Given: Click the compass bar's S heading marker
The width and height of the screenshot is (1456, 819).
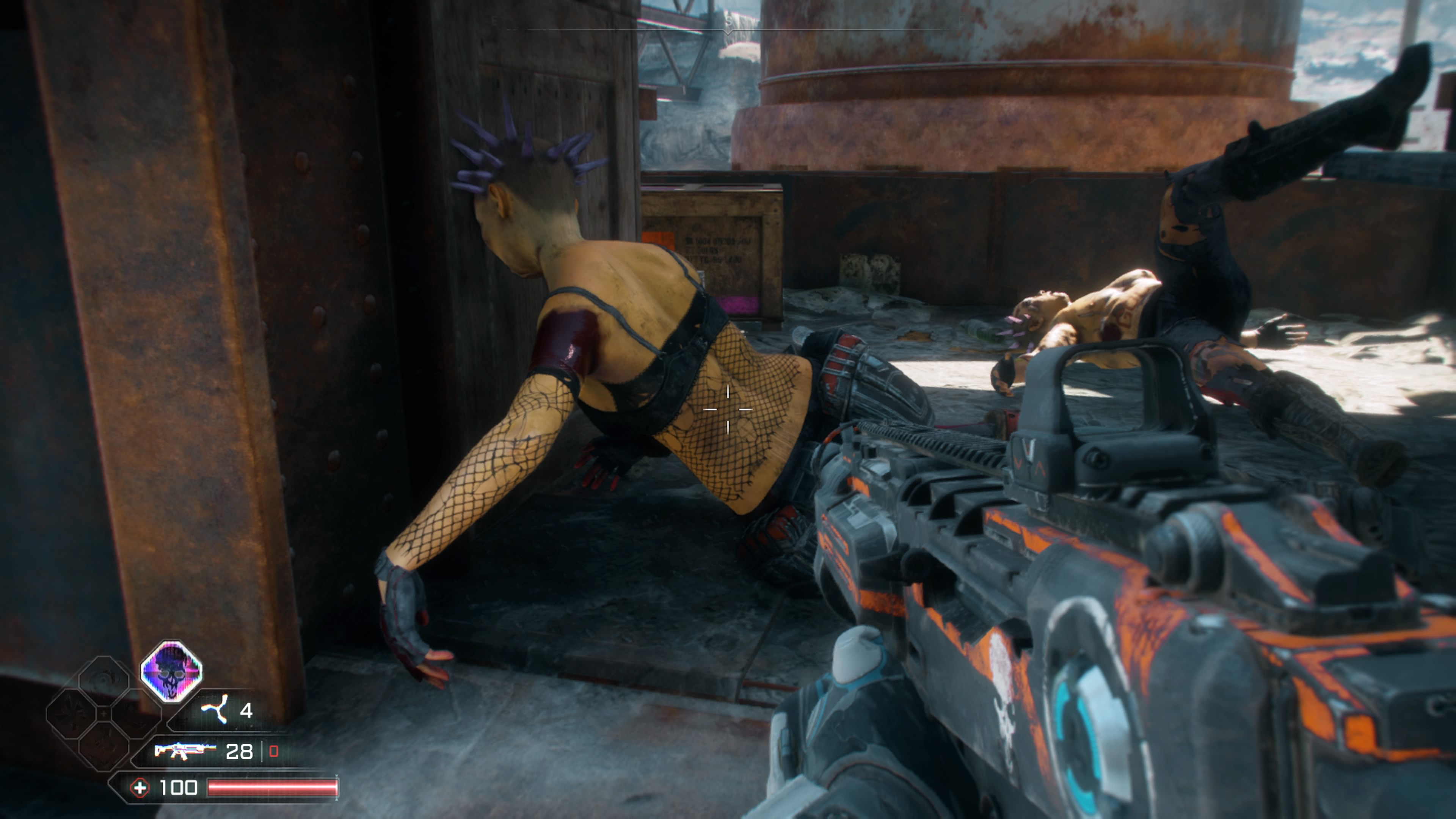Looking at the screenshot, I should tap(728, 22).
